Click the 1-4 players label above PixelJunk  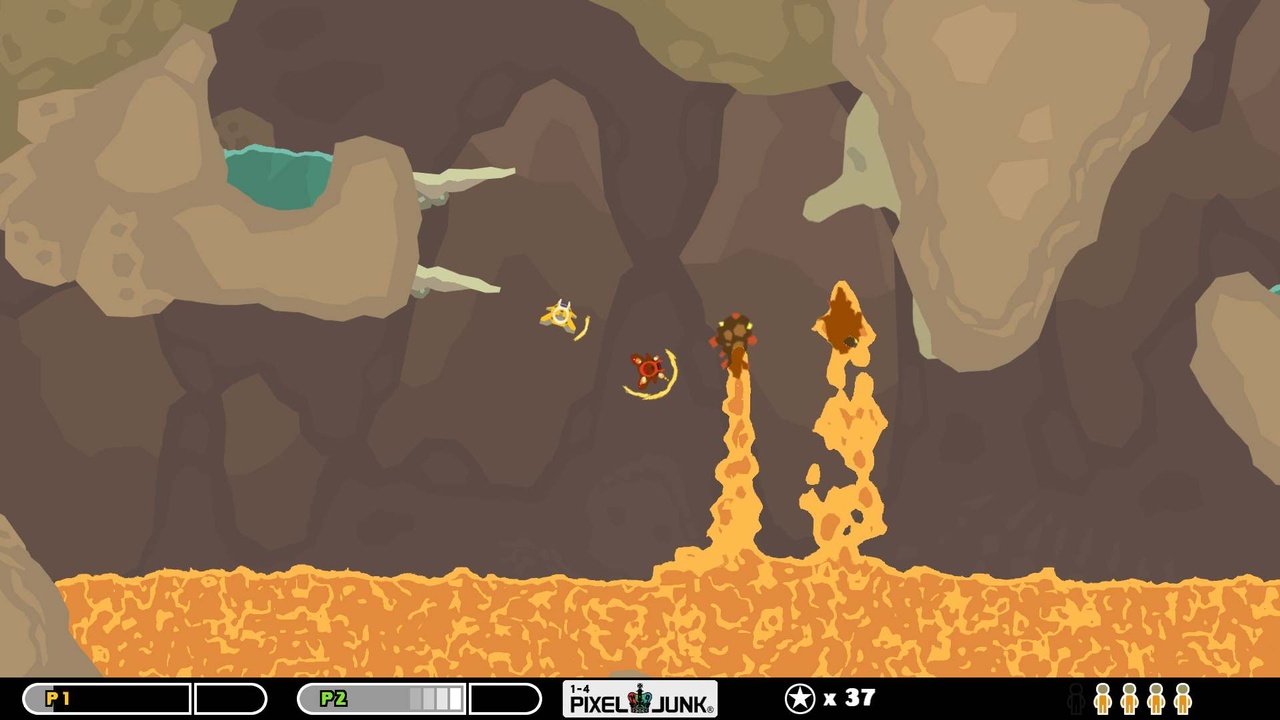(579, 688)
